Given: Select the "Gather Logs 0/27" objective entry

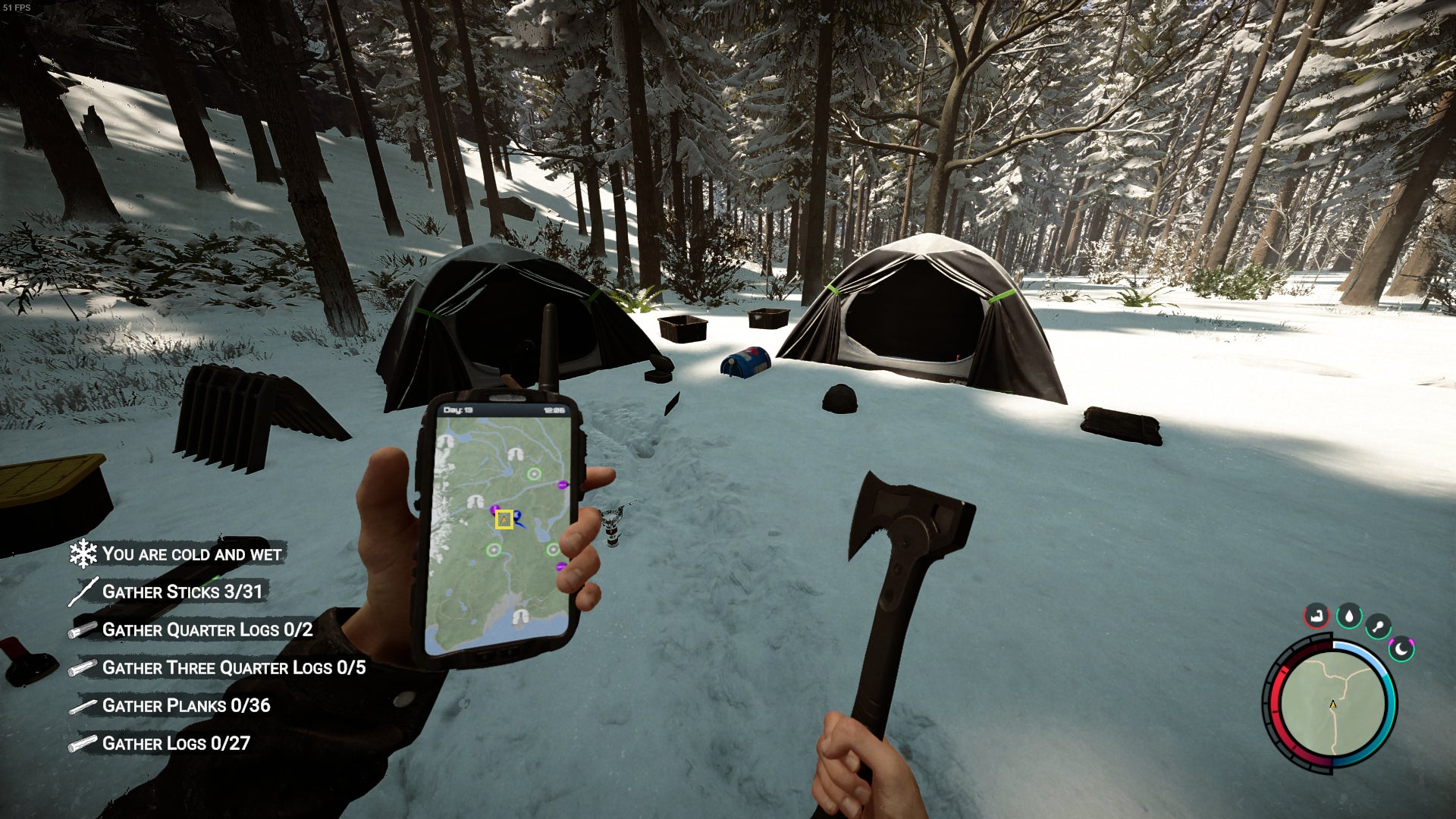Looking at the screenshot, I should (x=177, y=744).
